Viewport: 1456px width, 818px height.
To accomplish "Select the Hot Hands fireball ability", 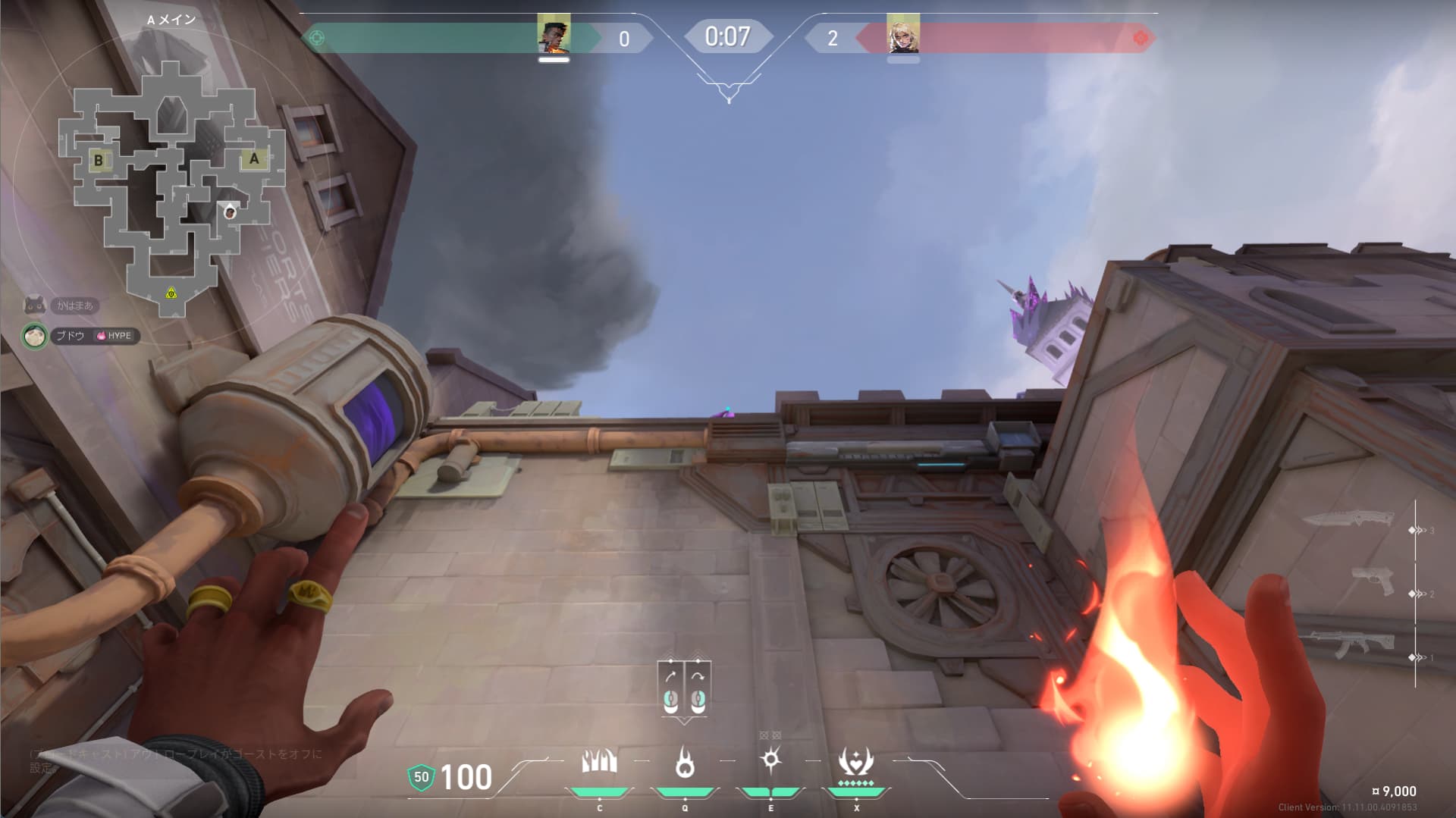I will click(x=685, y=762).
